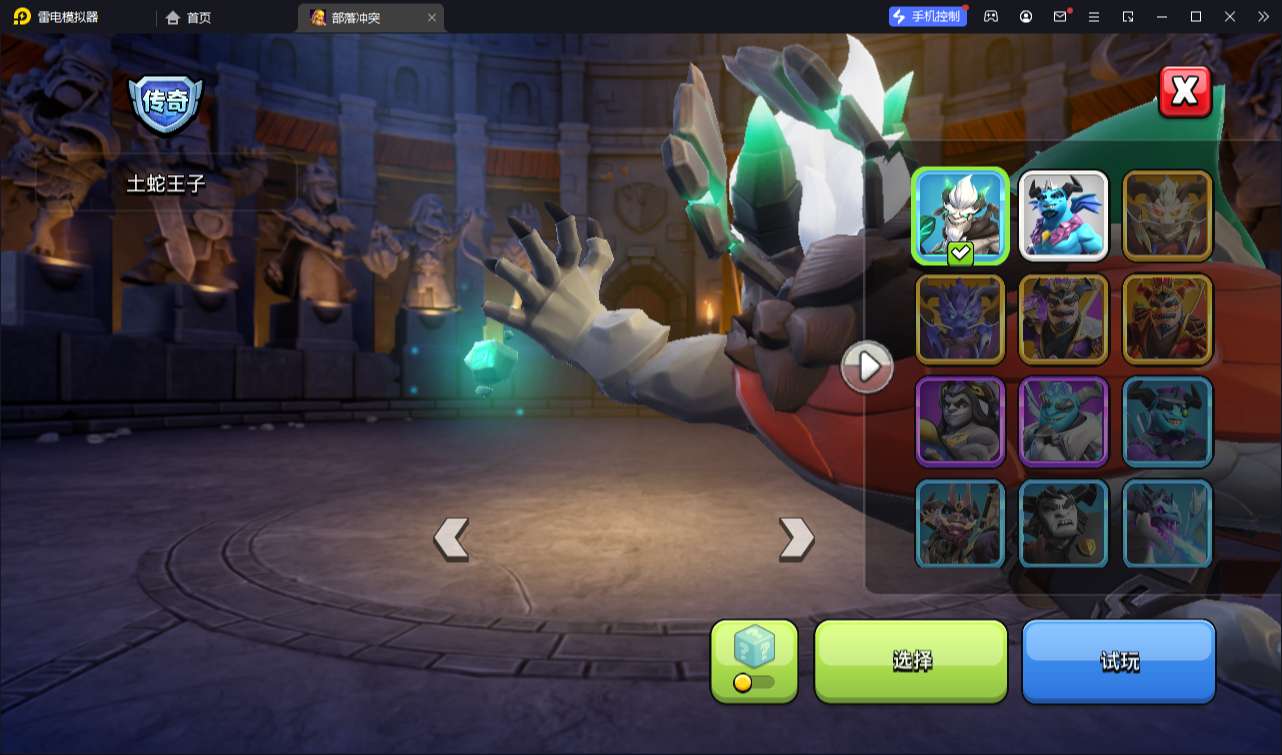Click the round play arrow button

tap(866, 367)
